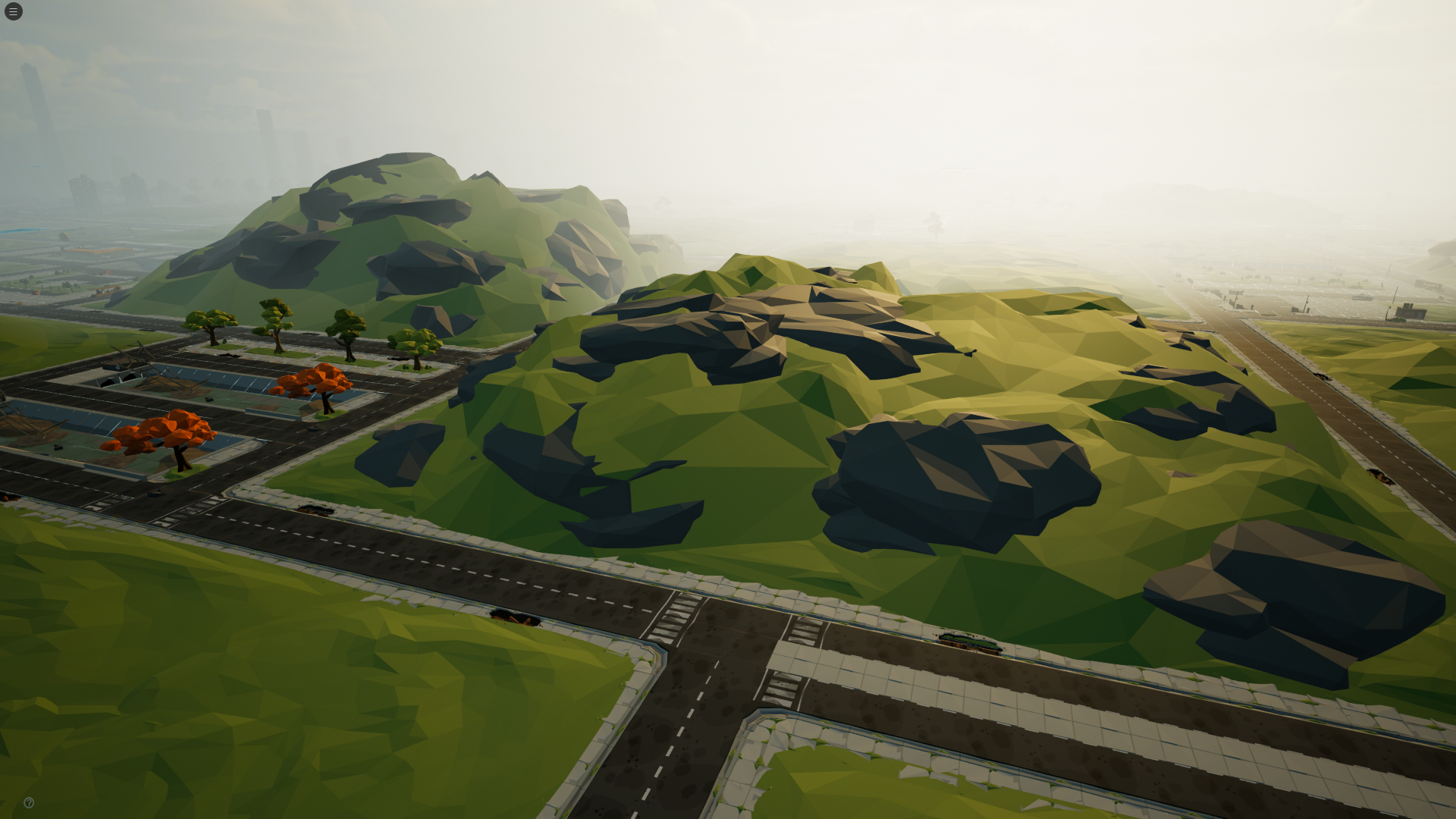1456x819 pixels.
Task: Open the hamburger menu in the top-left corner
Action: pyautogui.click(x=12, y=11)
